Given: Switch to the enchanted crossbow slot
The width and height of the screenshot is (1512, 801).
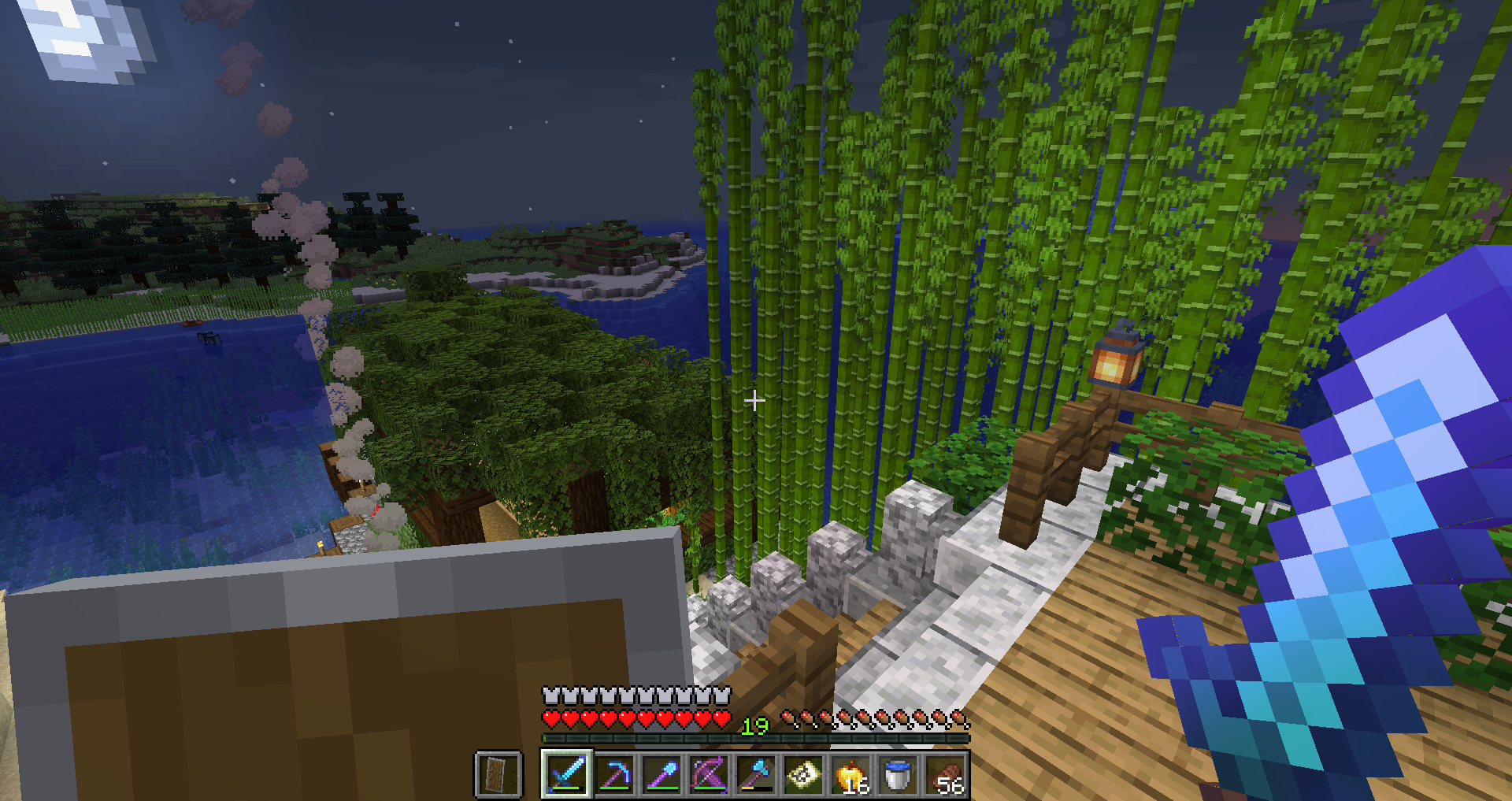Looking at the screenshot, I should point(709,774).
